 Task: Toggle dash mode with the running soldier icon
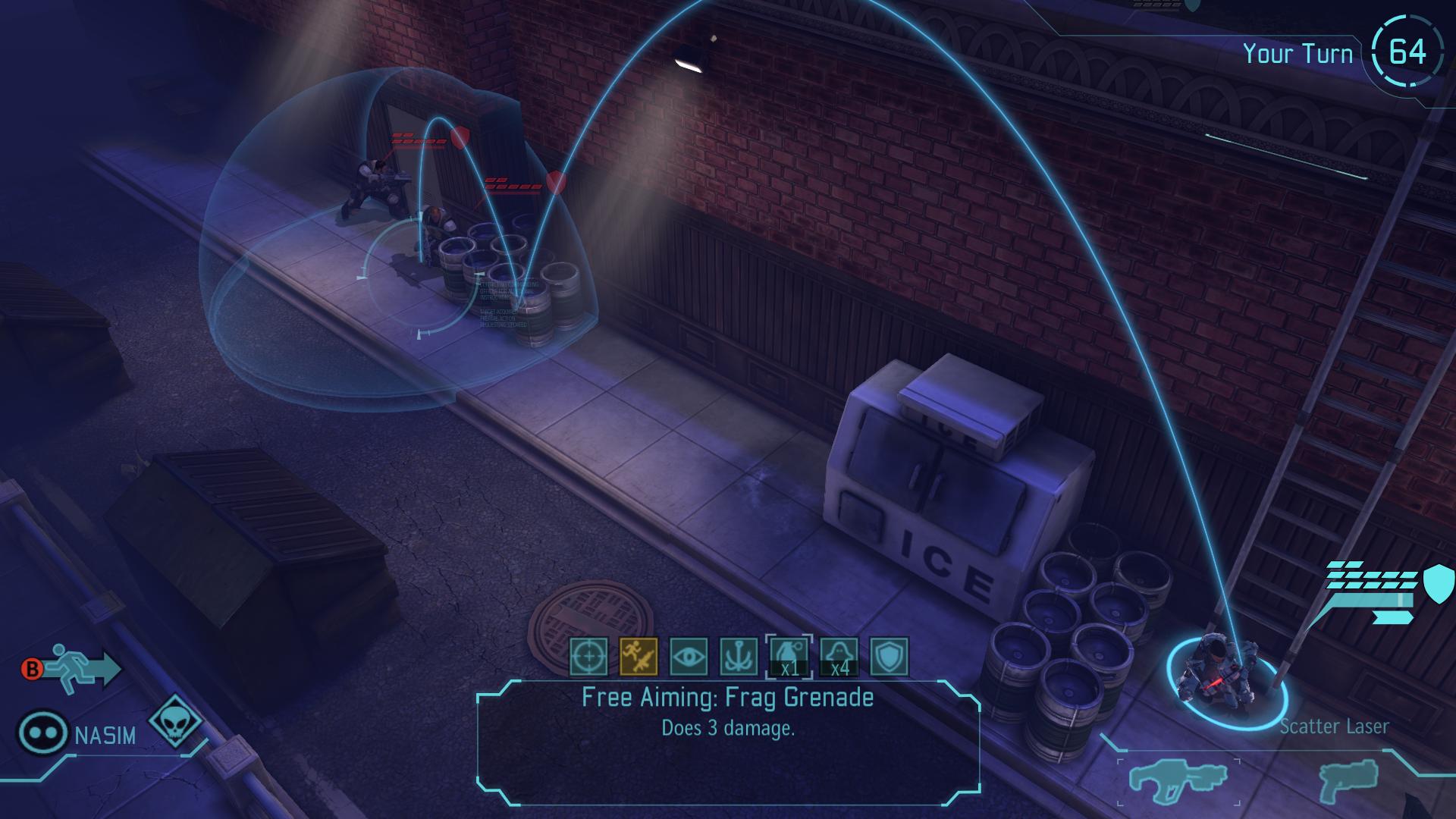coord(72,667)
